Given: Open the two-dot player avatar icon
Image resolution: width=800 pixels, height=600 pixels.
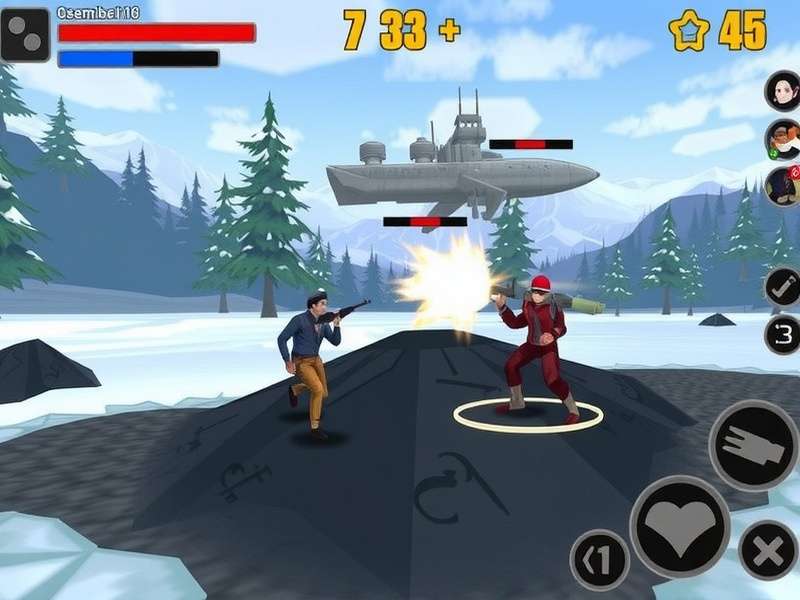Looking at the screenshot, I should tap(25, 35).
